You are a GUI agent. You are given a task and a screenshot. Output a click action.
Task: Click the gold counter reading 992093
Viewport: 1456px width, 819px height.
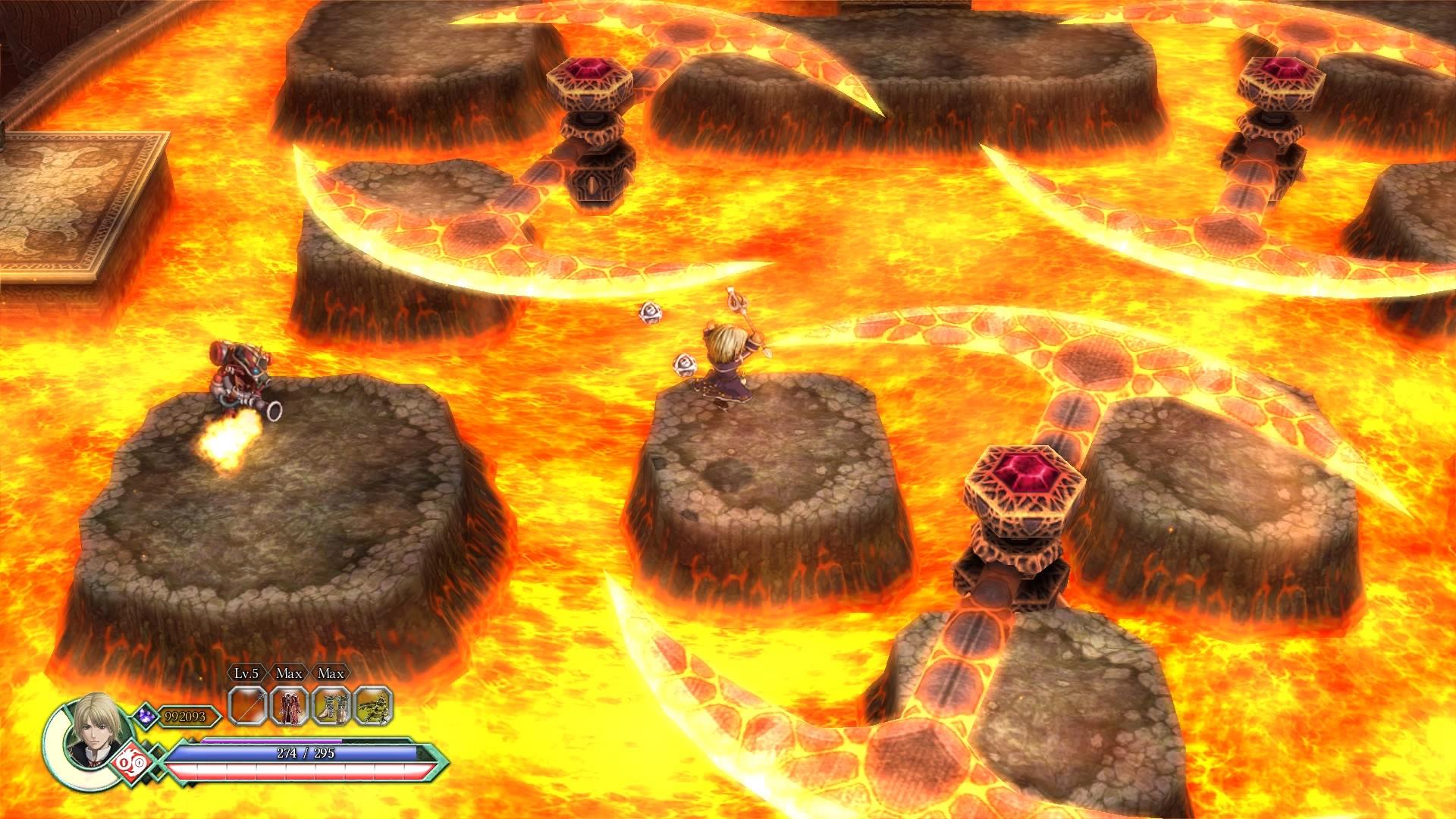click(x=184, y=716)
